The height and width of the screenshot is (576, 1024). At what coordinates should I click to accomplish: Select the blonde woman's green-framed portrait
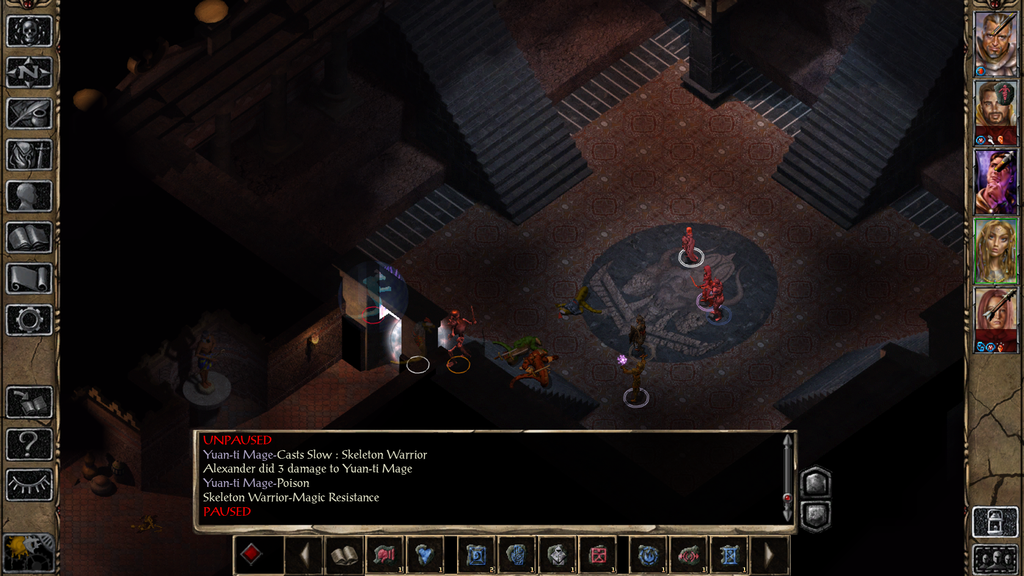995,250
